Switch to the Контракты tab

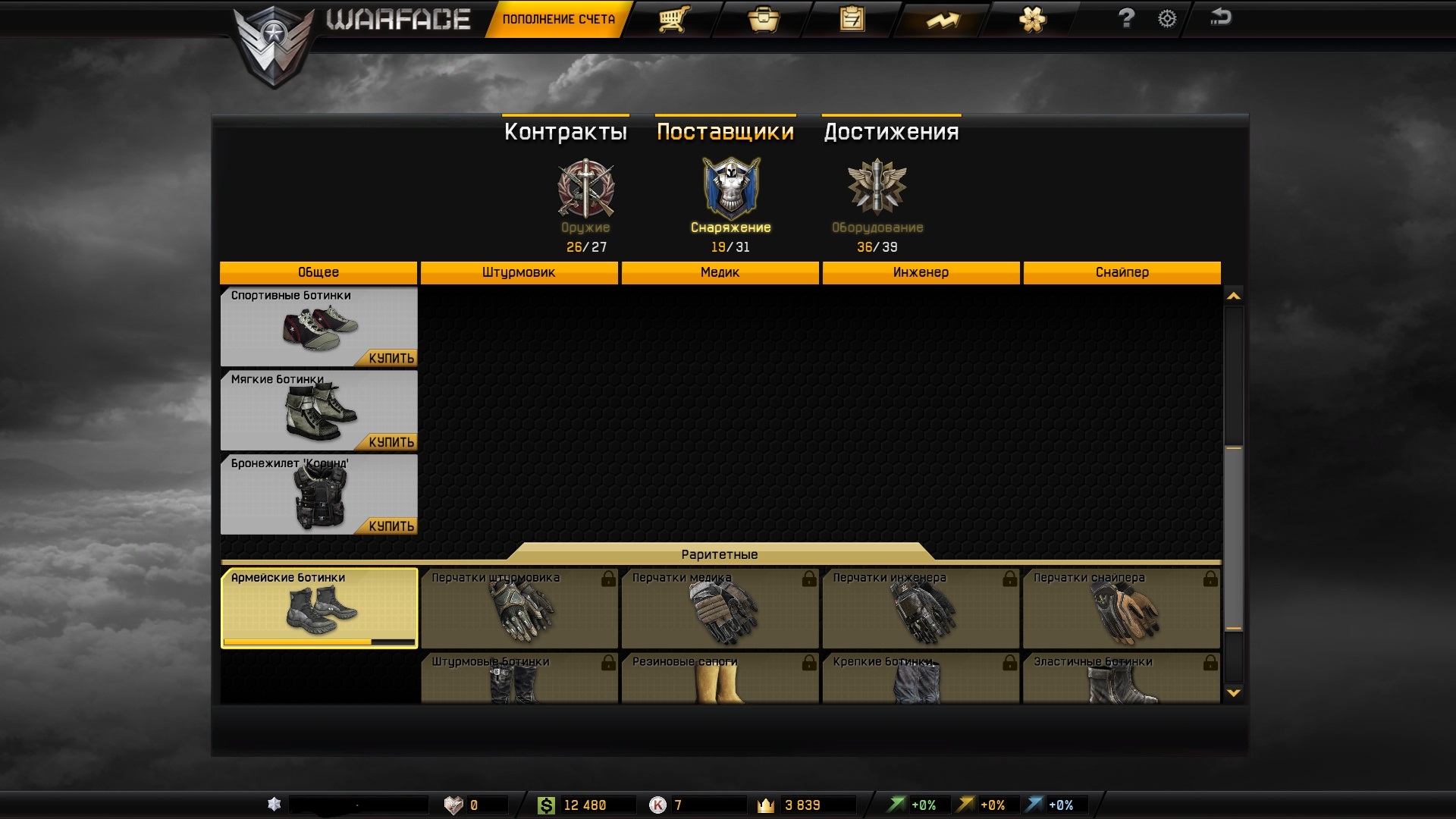pyautogui.click(x=566, y=132)
